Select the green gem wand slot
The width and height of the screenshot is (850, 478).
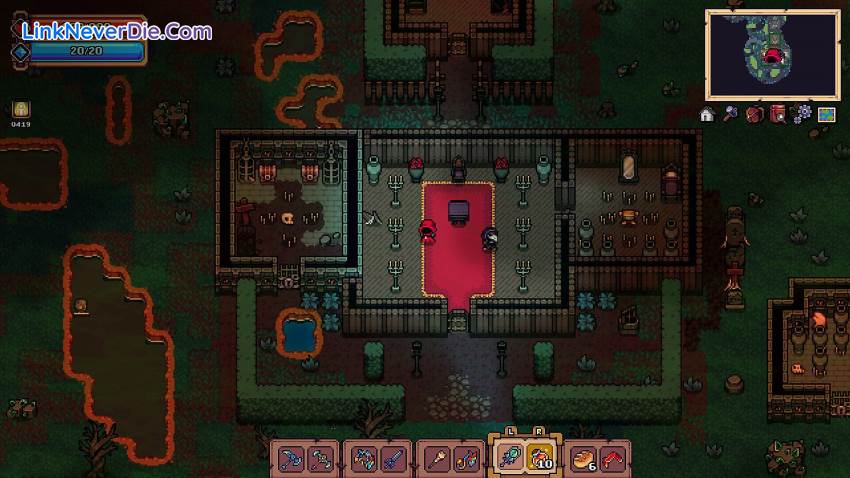(x=508, y=457)
